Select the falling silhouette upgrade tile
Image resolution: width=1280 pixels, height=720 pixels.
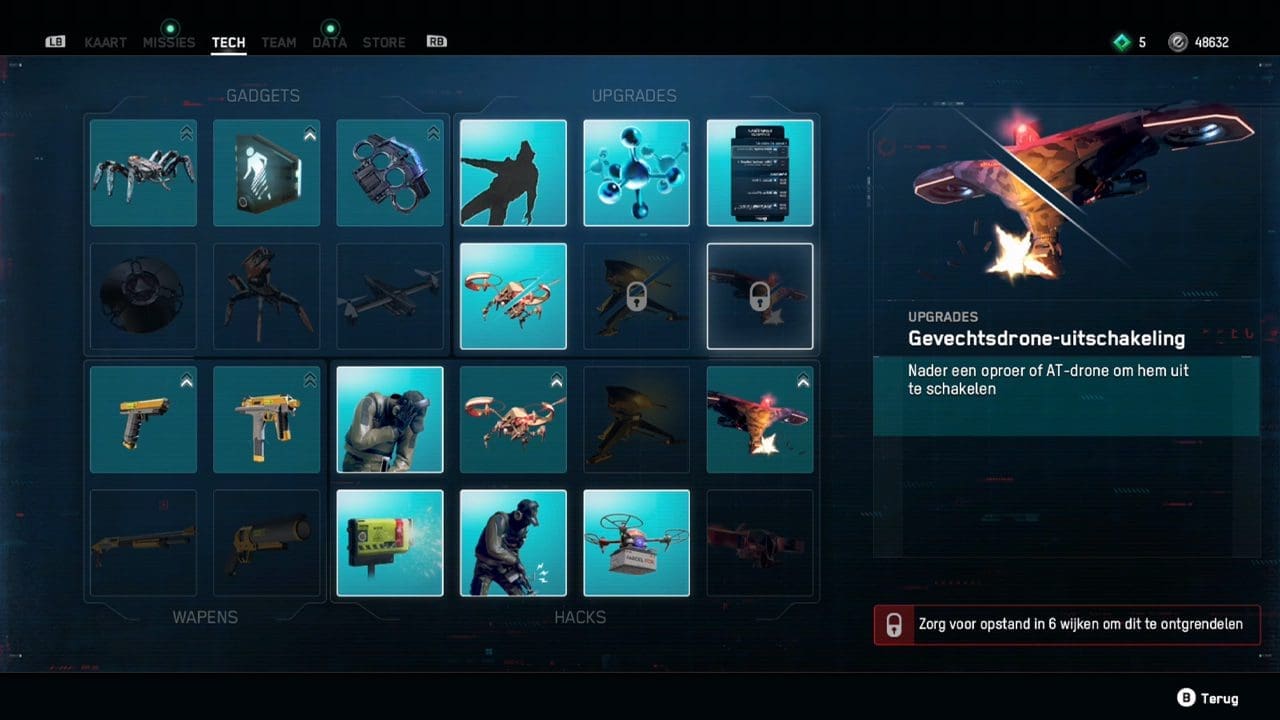(x=513, y=173)
